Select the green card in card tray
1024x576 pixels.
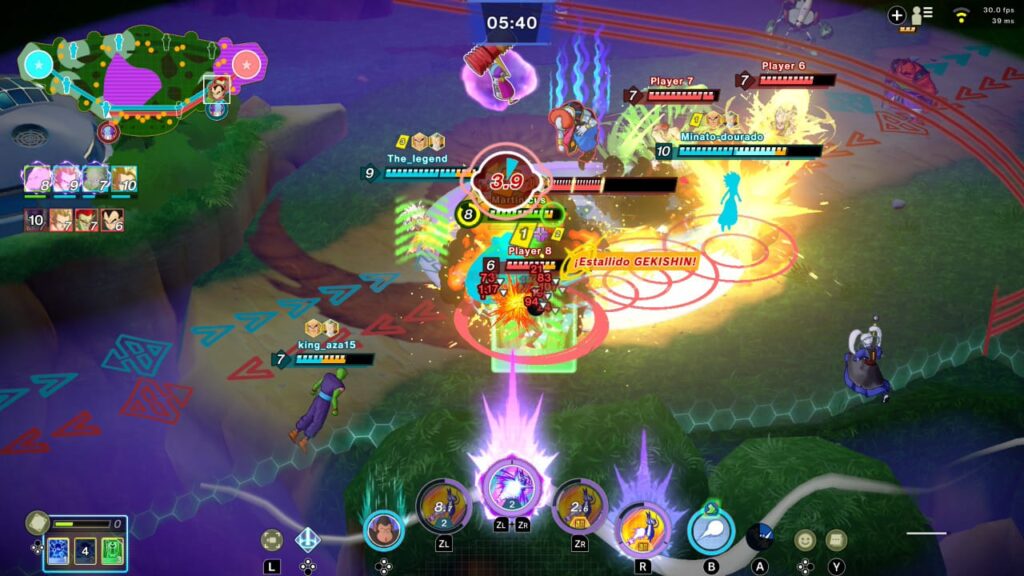[x=112, y=551]
